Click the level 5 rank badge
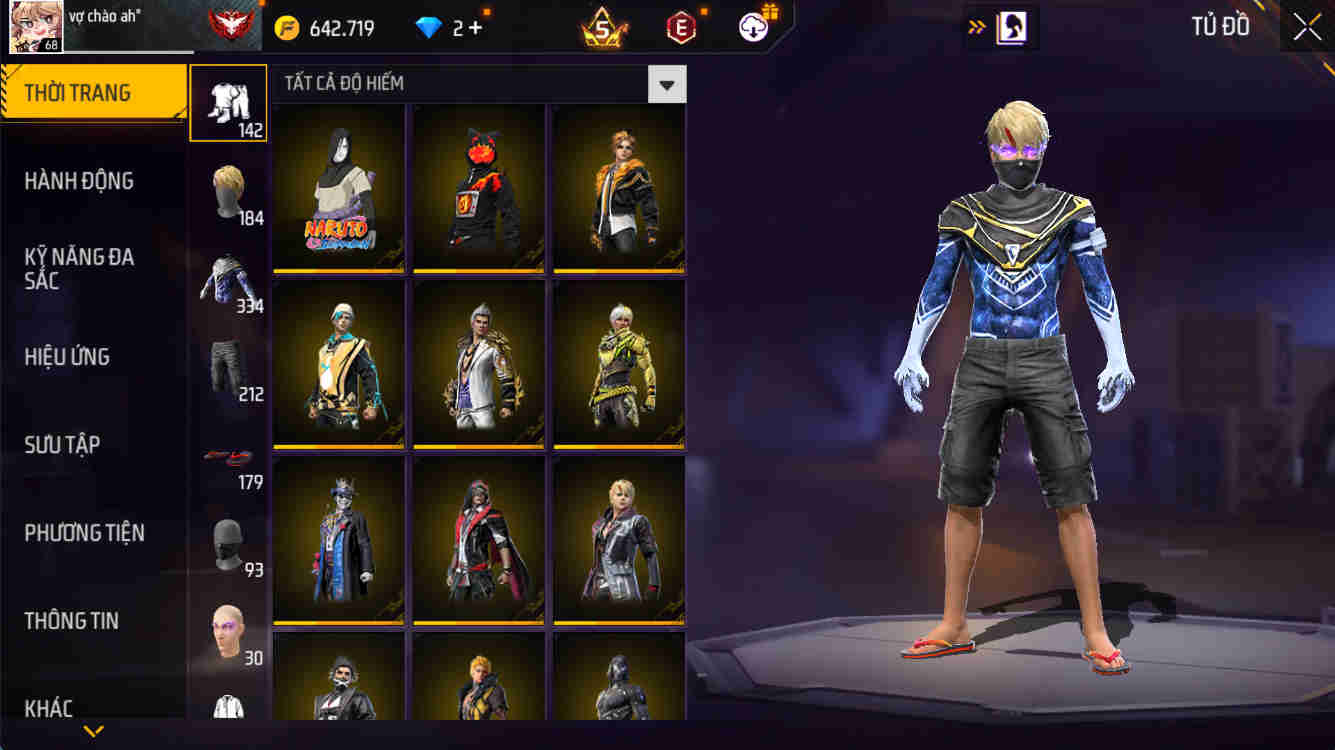Viewport: 1335px width, 750px height. (601, 27)
